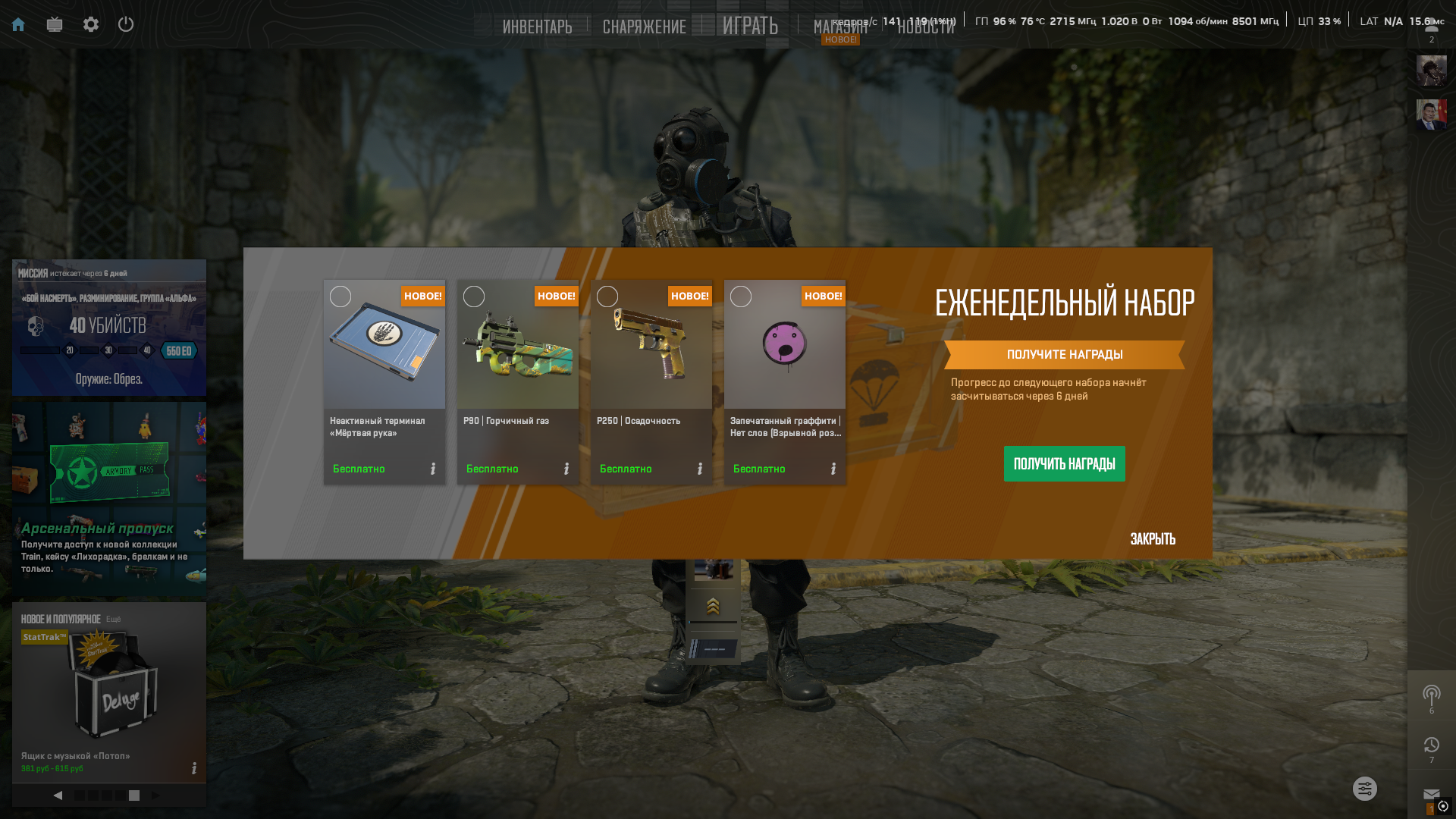Click the power quit icon
1456x819 pixels.
126,24
